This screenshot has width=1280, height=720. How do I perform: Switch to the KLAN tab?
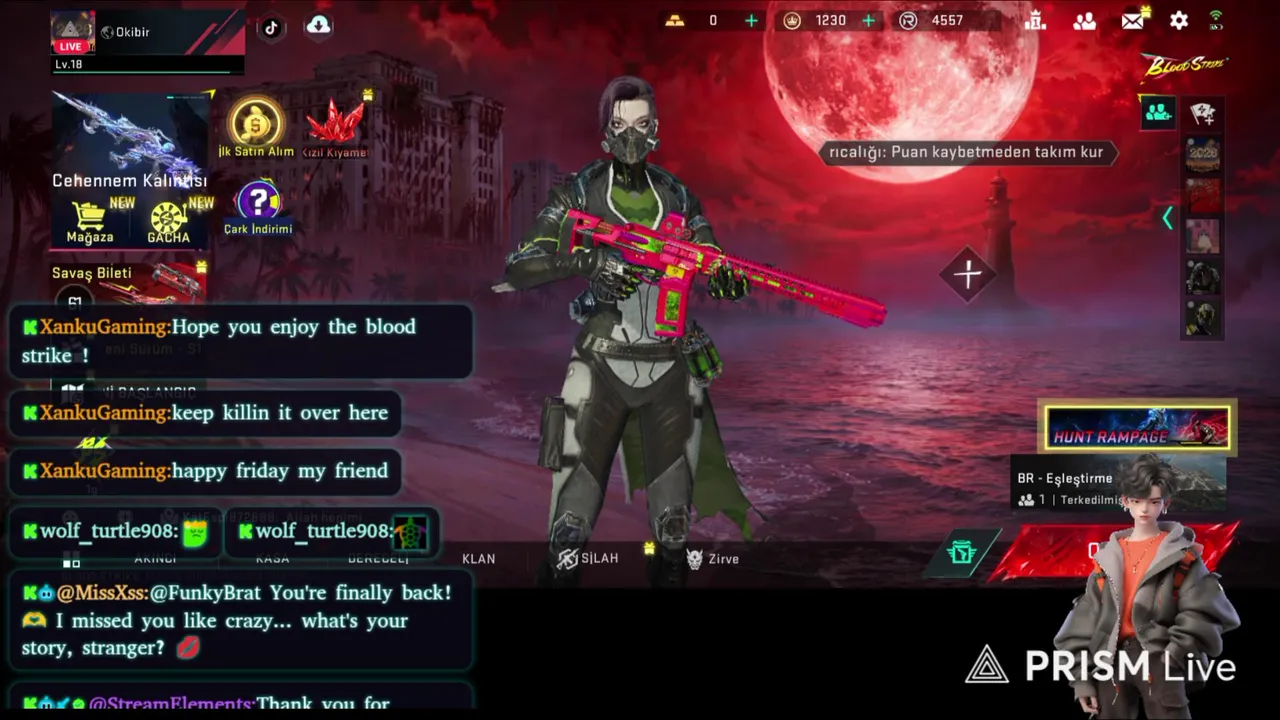pos(478,559)
